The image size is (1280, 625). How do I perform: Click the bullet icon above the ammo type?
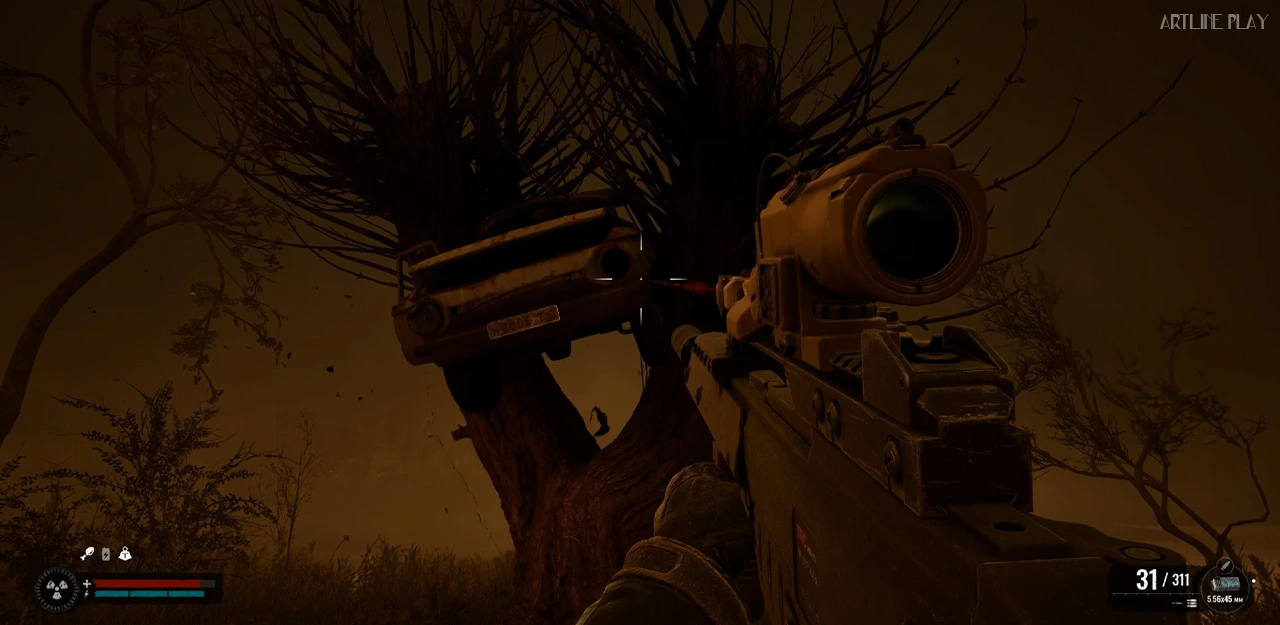[1225, 566]
